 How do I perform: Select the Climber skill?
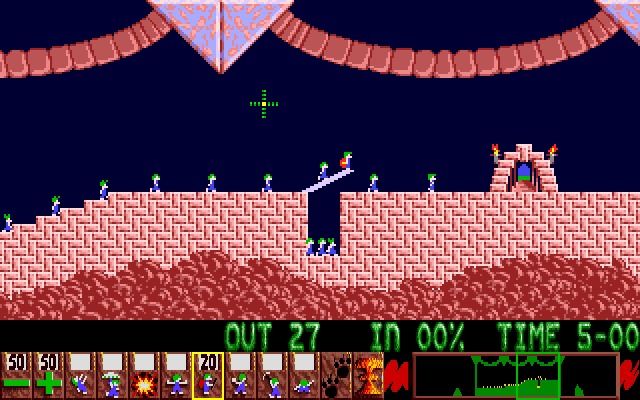coord(80,375)
